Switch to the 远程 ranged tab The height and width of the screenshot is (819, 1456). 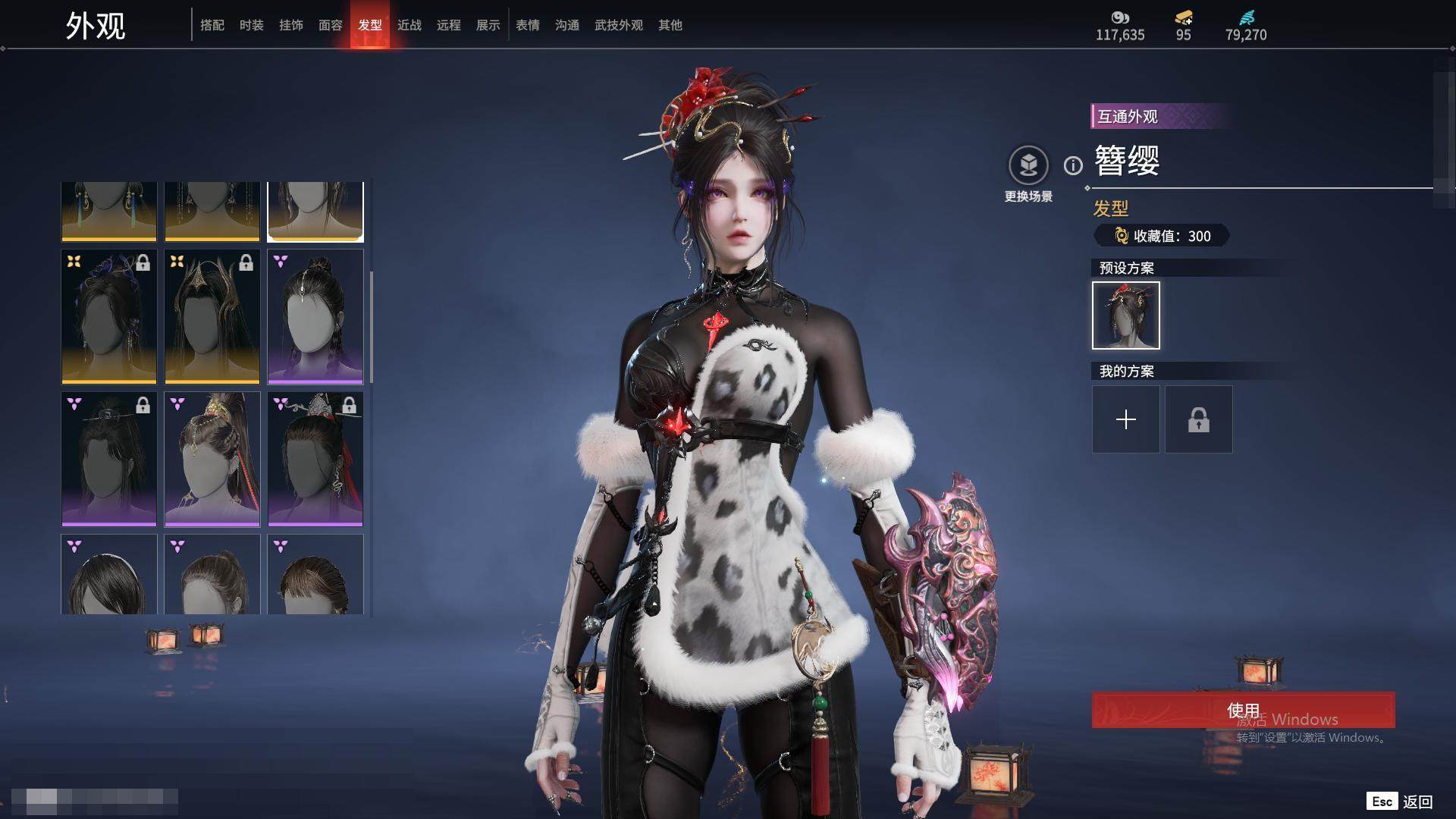[x=449, y=25]
